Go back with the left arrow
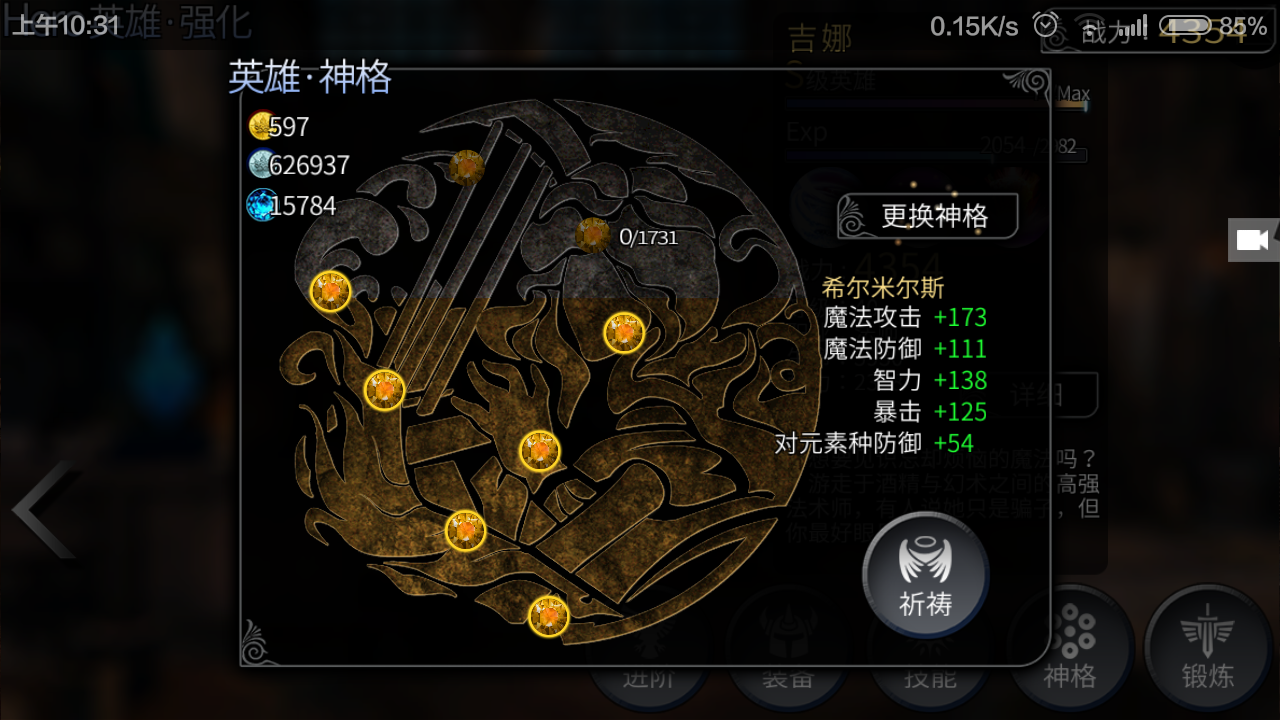Image resolution: width=1280 pixels, height=720 pixels. (42, 510)
